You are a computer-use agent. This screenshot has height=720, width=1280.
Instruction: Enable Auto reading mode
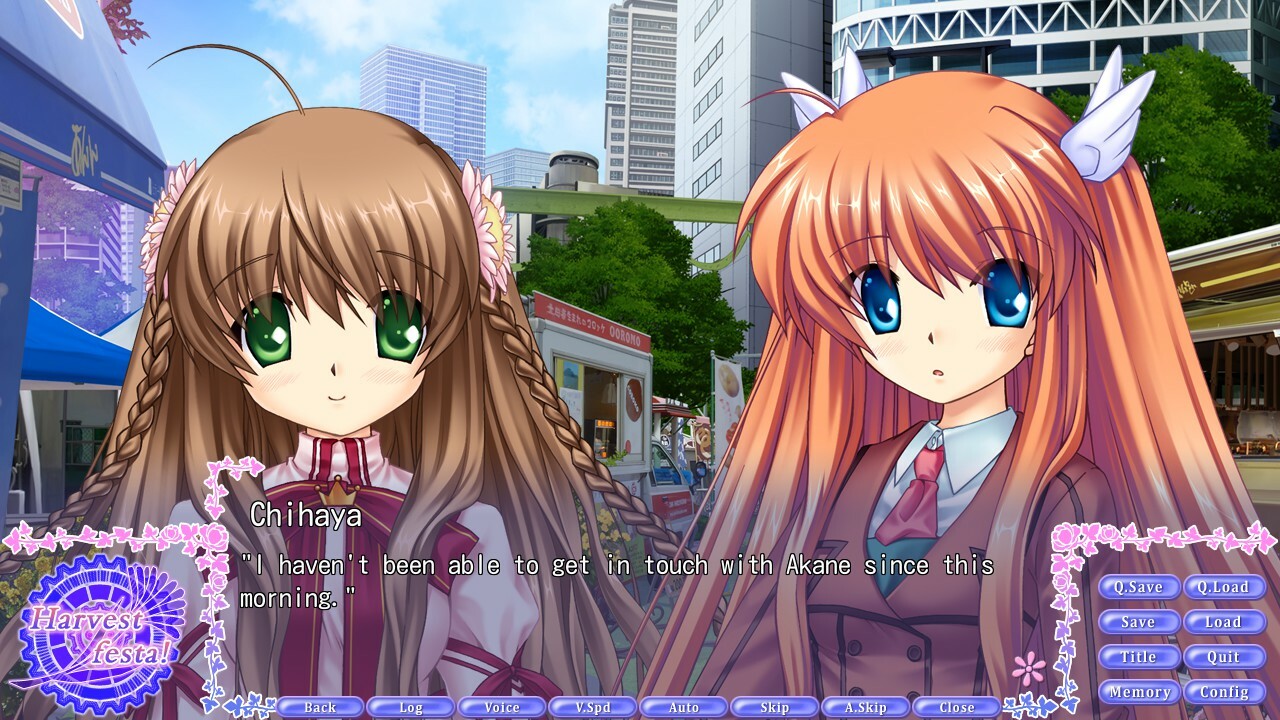pos(683,706)
